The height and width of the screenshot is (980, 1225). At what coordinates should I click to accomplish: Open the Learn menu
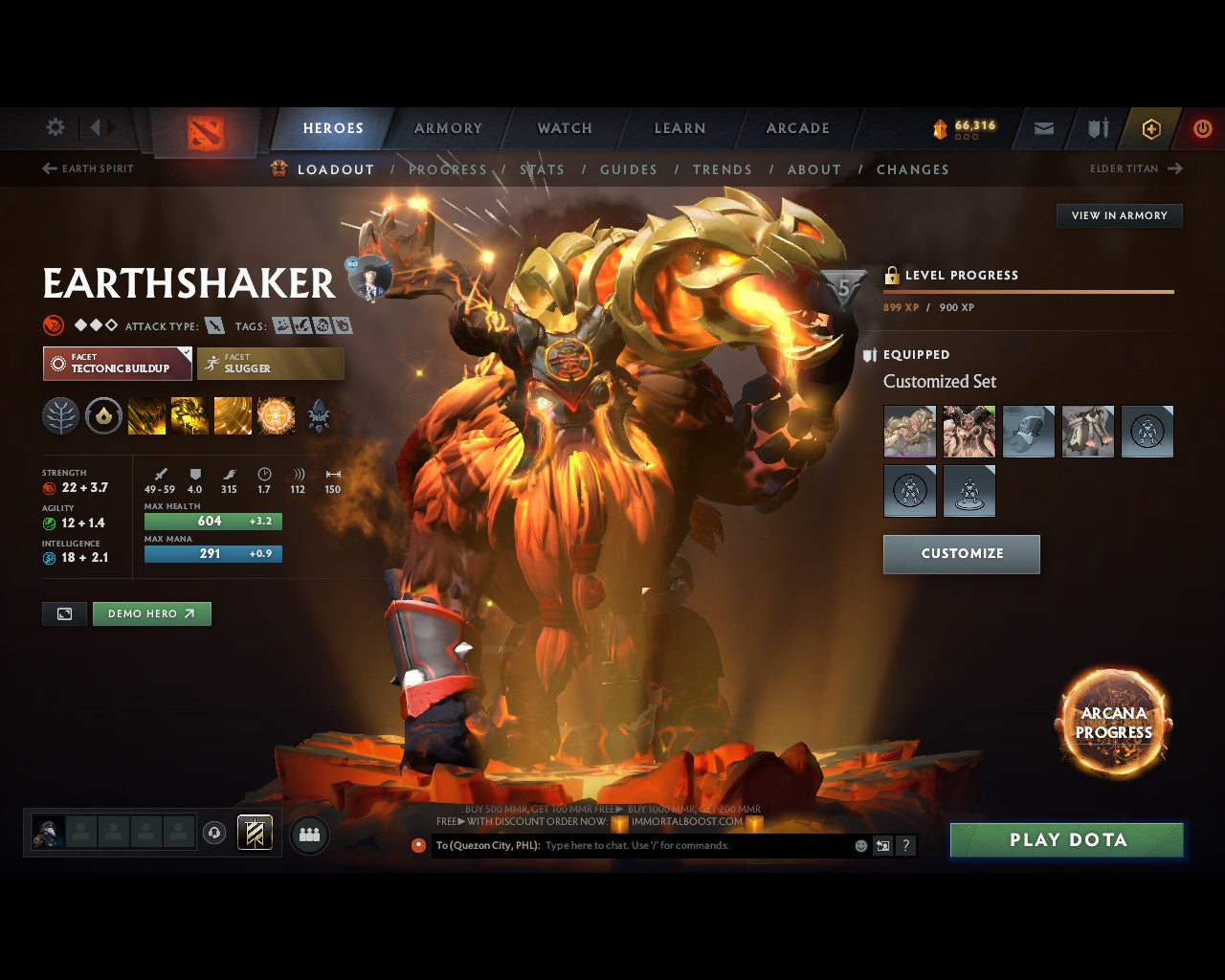tap(679, 128)
